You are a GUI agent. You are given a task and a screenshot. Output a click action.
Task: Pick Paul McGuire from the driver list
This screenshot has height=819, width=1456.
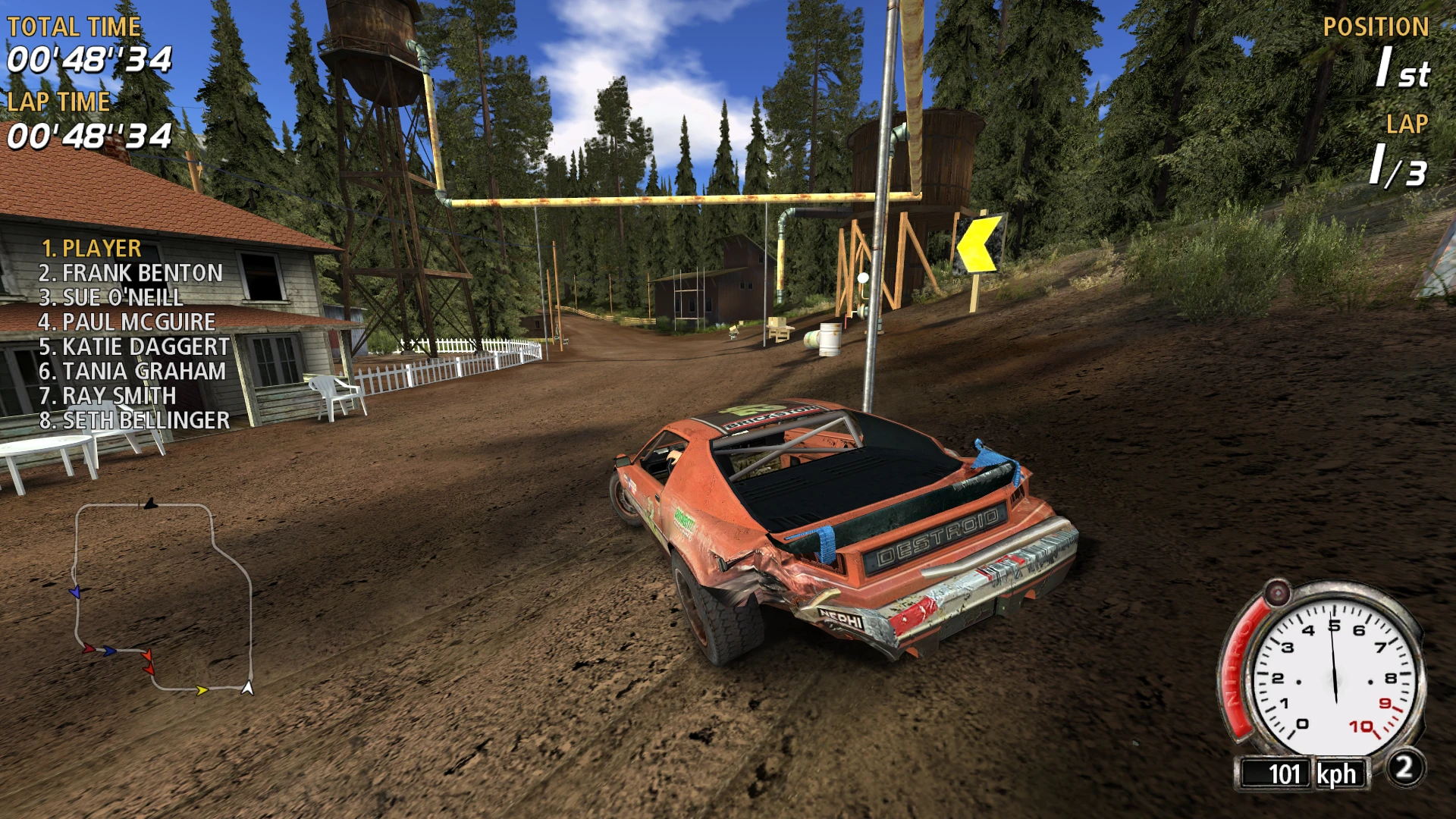[127, 322]
